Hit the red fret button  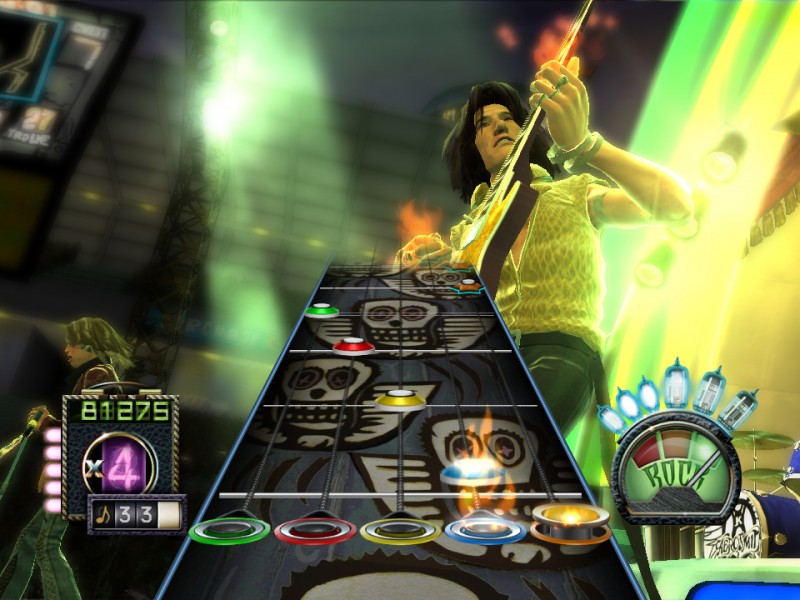click(315, 529)
